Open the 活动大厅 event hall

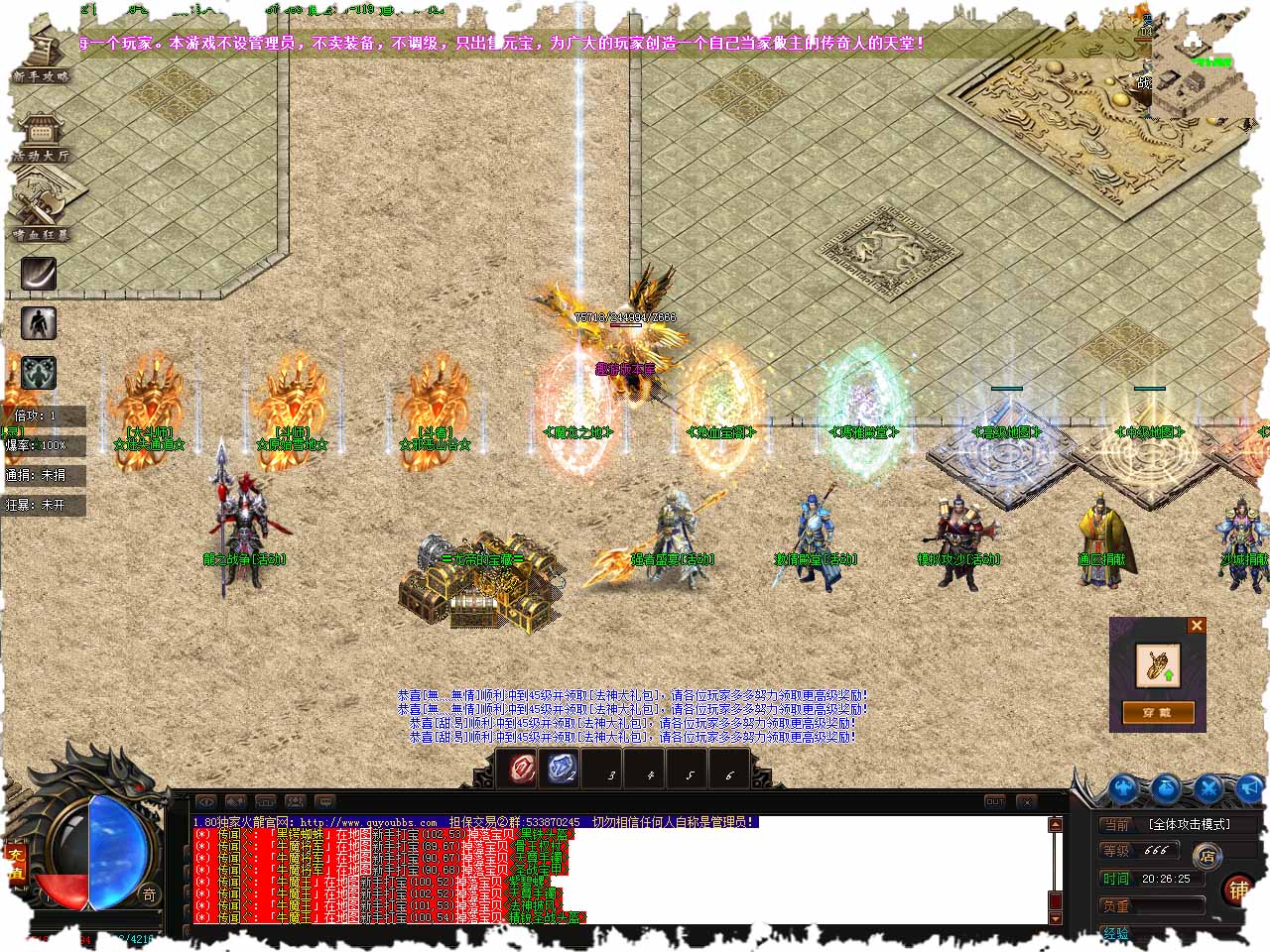[40, 137]
